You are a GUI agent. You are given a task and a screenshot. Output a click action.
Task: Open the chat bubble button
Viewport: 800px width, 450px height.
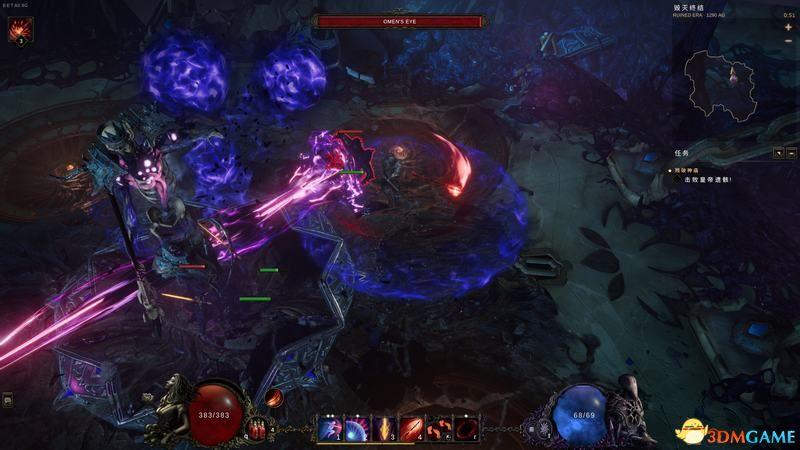pos(8,400)
